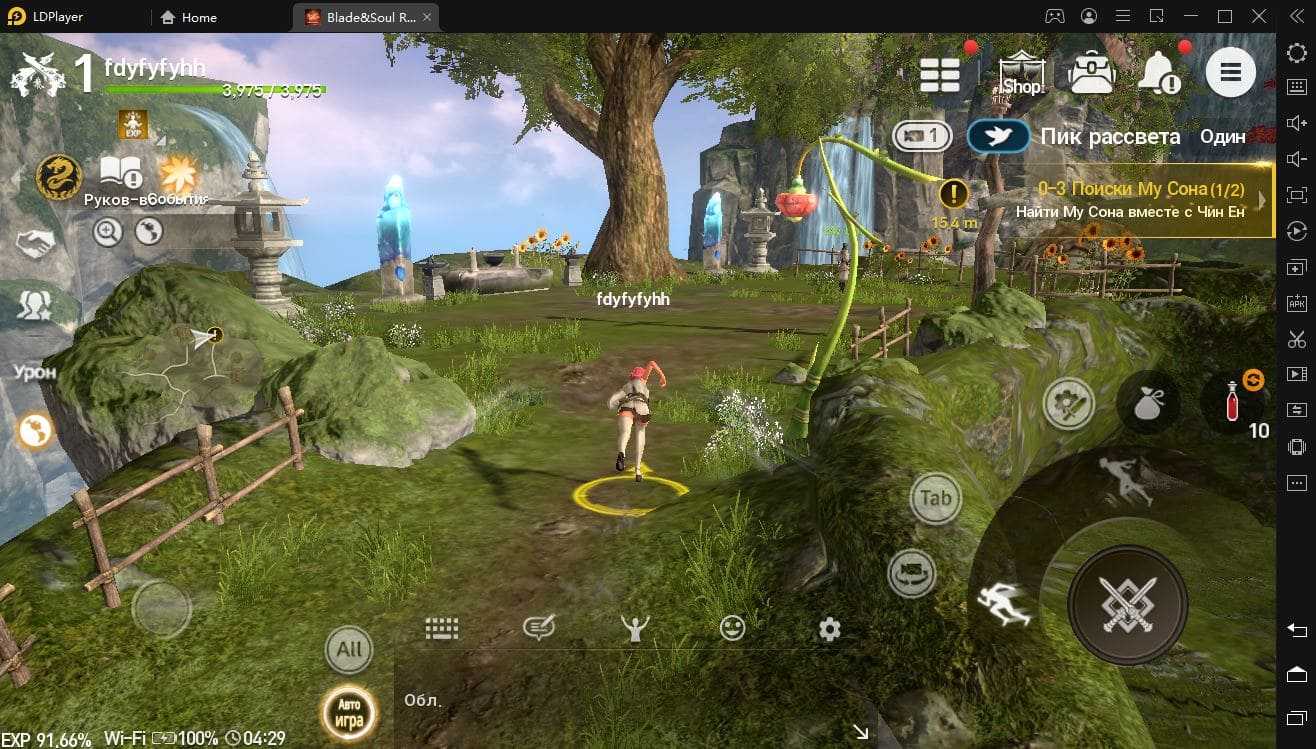Select the quest tracker 0-3 Поиски Му Сона
Screen dimensions: 1316x749
coord(1140,200)
